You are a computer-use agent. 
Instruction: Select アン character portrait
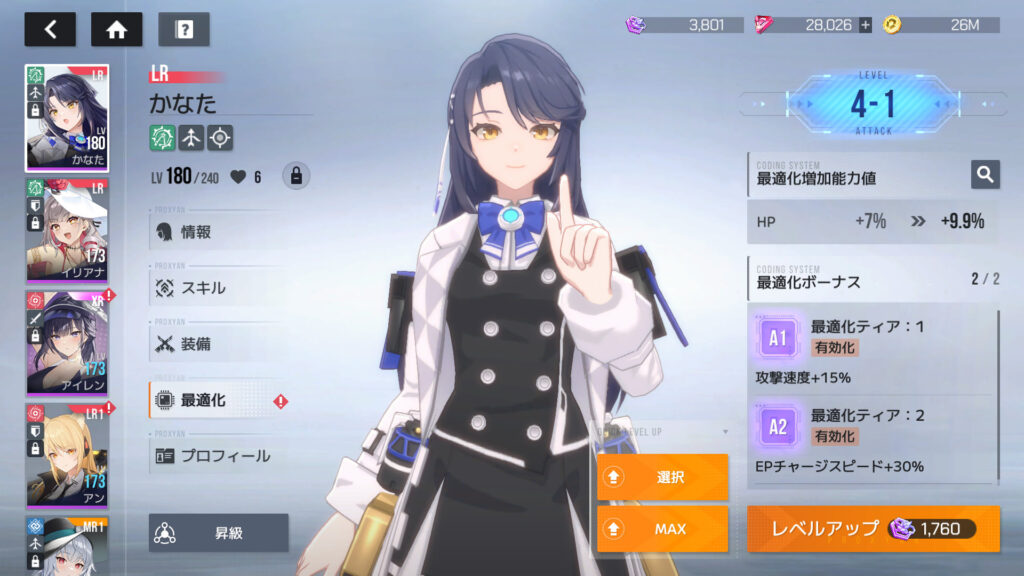pos(67,454)
